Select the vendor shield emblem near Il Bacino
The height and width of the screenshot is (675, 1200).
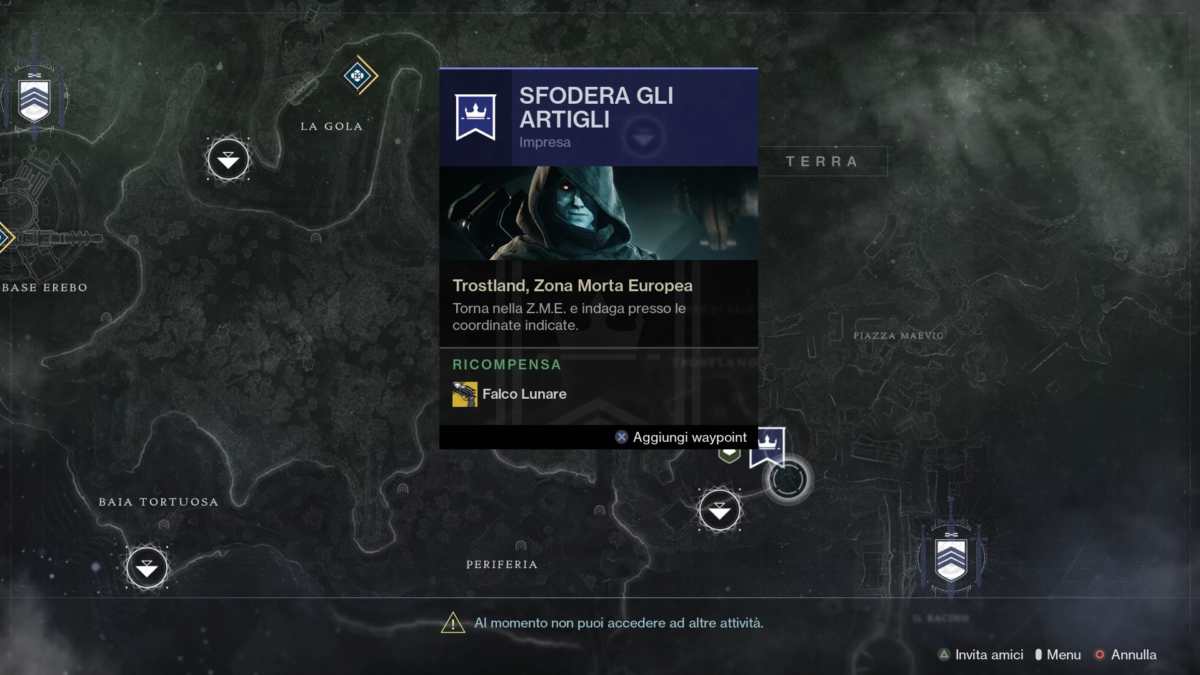coord(950,558)
